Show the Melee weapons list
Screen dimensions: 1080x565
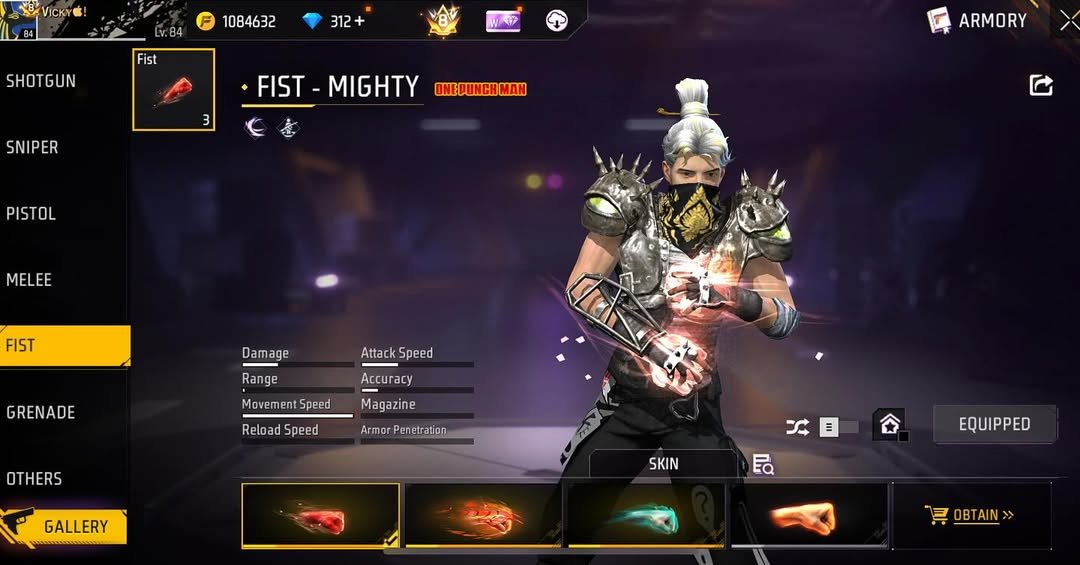(x=29, y=280)
